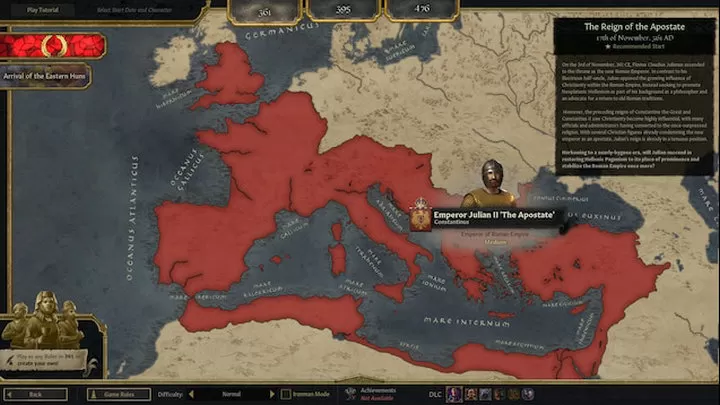
Task: Toggle the Ironman Mode checkbox
Action: coord(286,394)
